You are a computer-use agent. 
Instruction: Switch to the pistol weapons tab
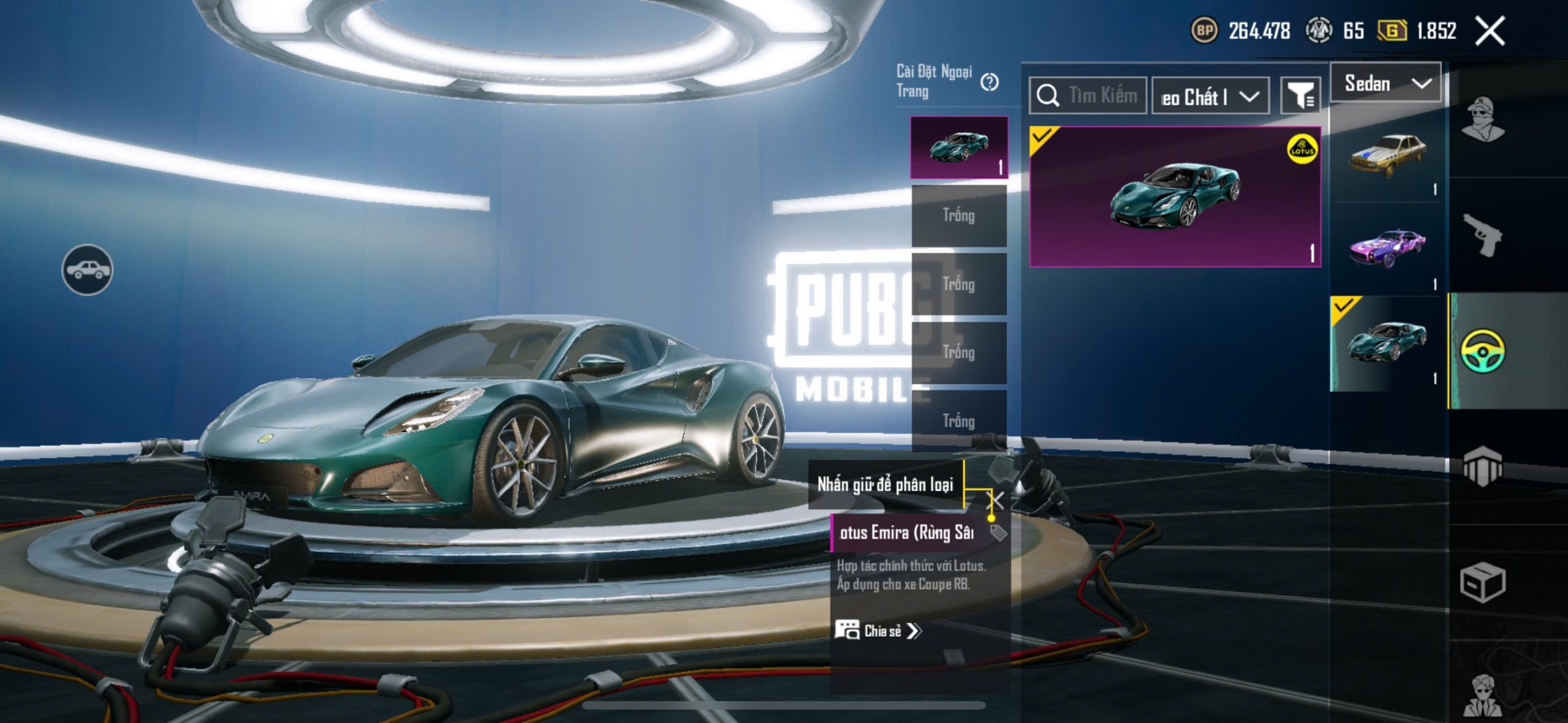[1482, 236]
